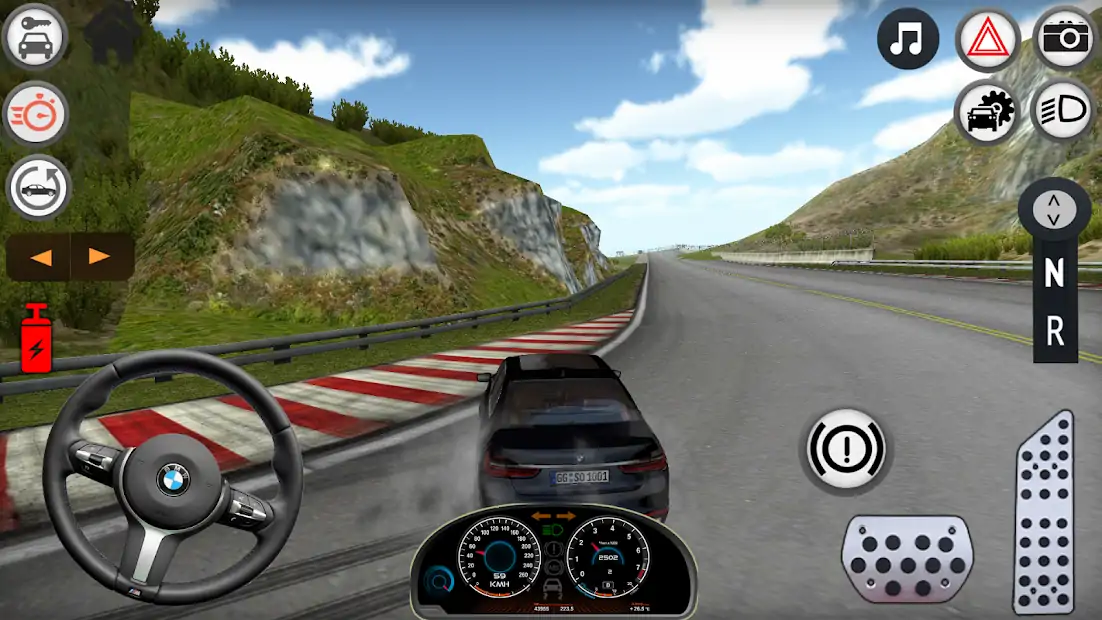Viewport: 1102px width, 620px height.
Task: Switch on the hazard warning triangle
Action: (987, 40)
